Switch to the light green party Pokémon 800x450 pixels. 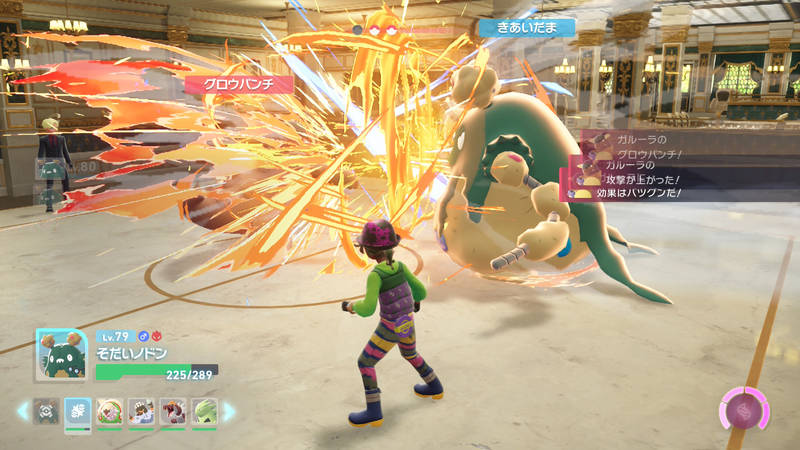(x=204, y=411)
